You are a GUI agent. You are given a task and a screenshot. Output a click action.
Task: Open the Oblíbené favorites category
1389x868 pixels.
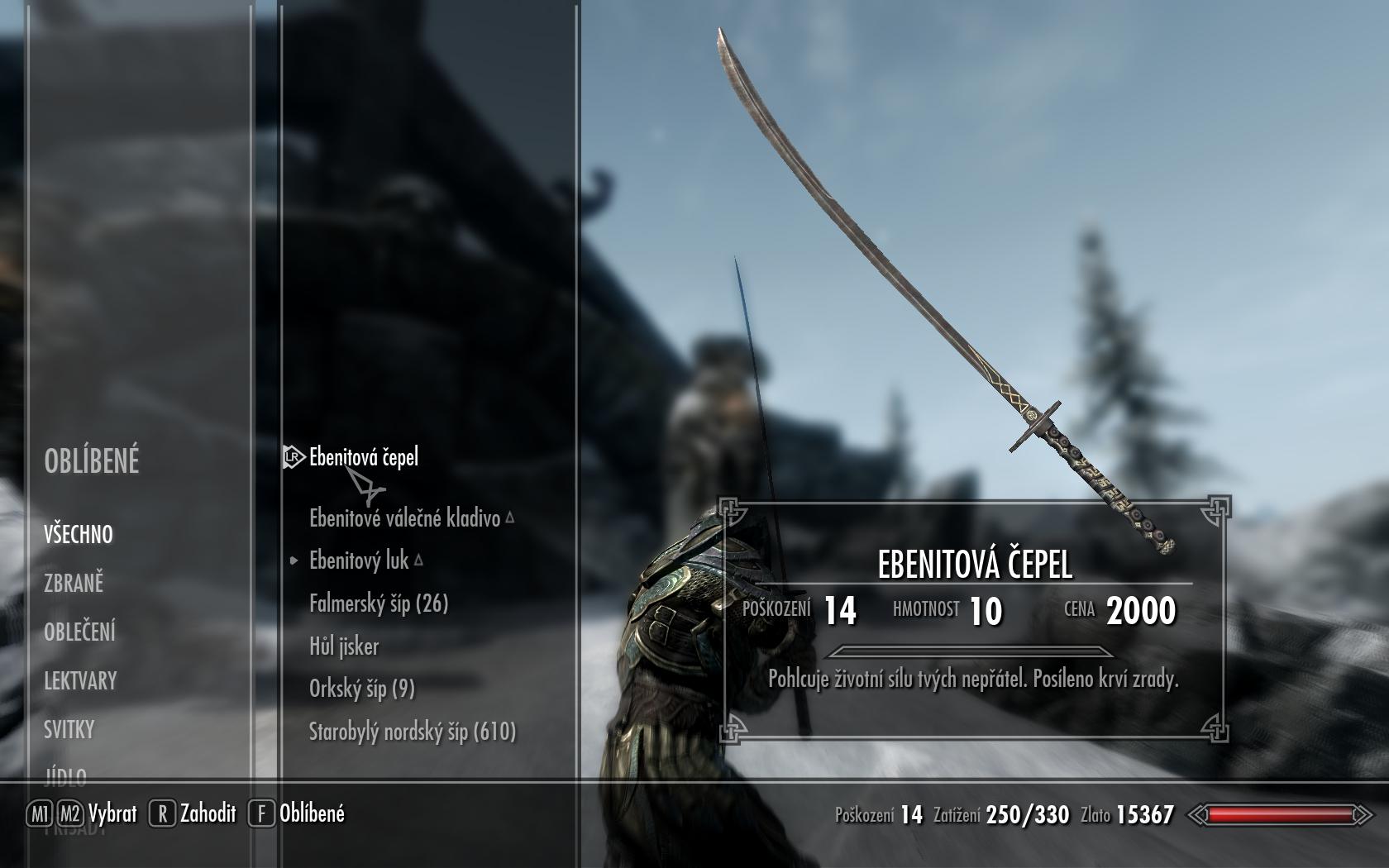(x=91, y=460)
